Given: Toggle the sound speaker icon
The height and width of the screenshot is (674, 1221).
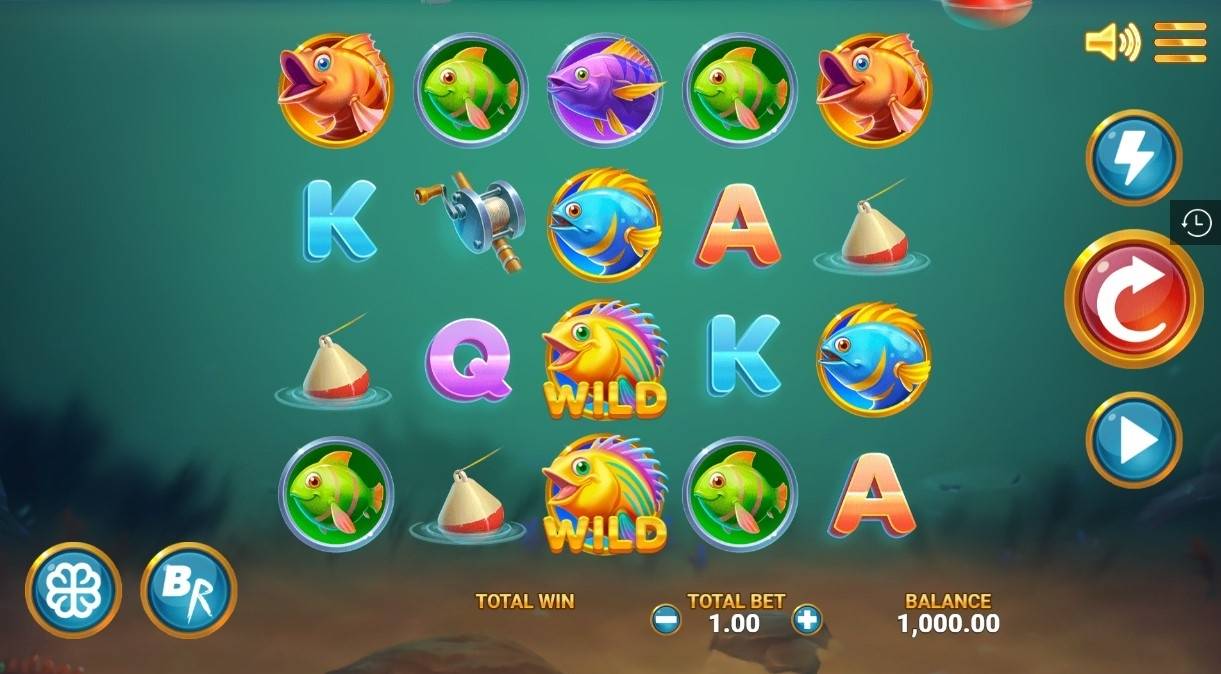Looking at the screenshot, I should (x=1112, y=42).
